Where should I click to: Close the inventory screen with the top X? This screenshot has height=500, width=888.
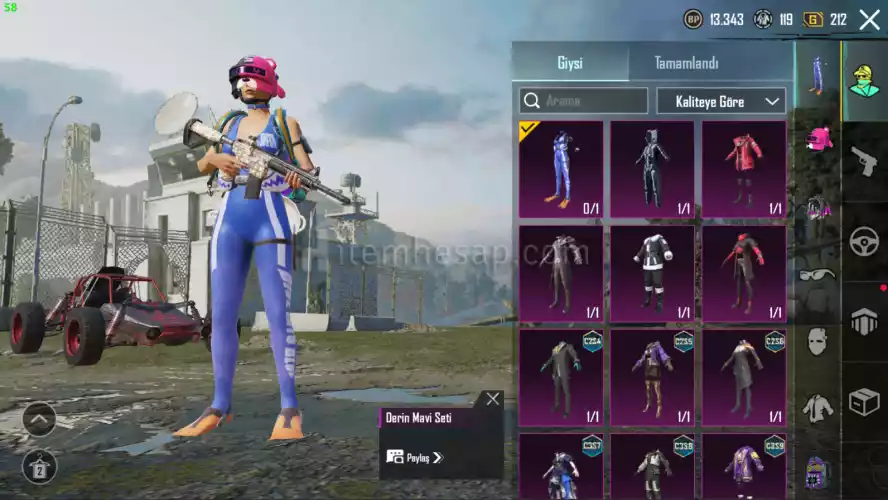[869, 19]
